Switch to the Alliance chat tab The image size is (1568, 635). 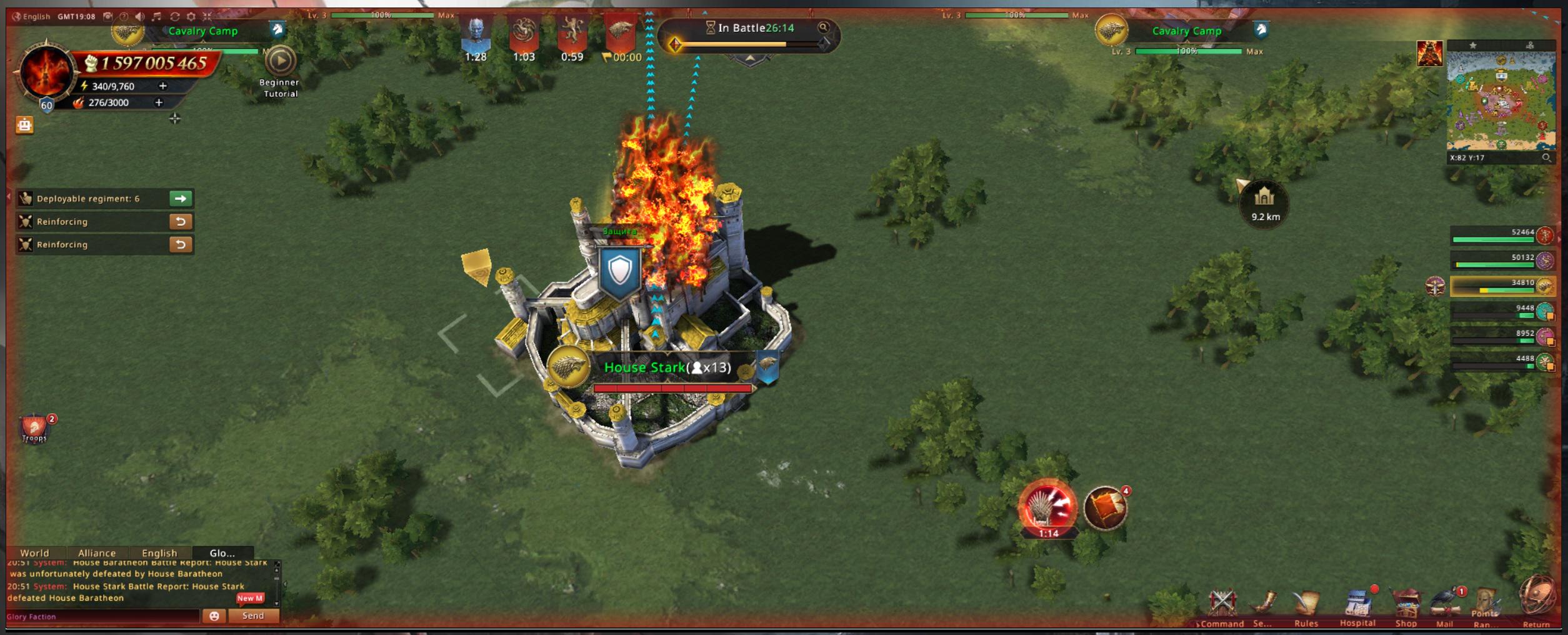coord(97,553)
